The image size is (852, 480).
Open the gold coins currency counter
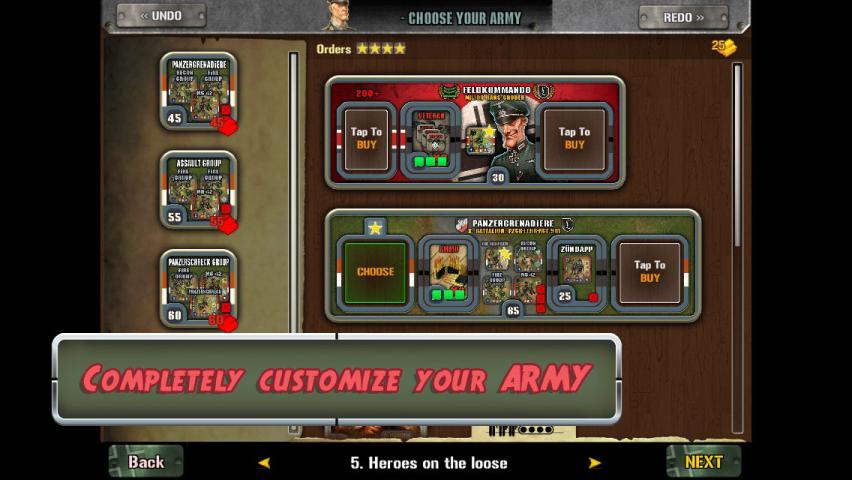click(x=724, y=47)
